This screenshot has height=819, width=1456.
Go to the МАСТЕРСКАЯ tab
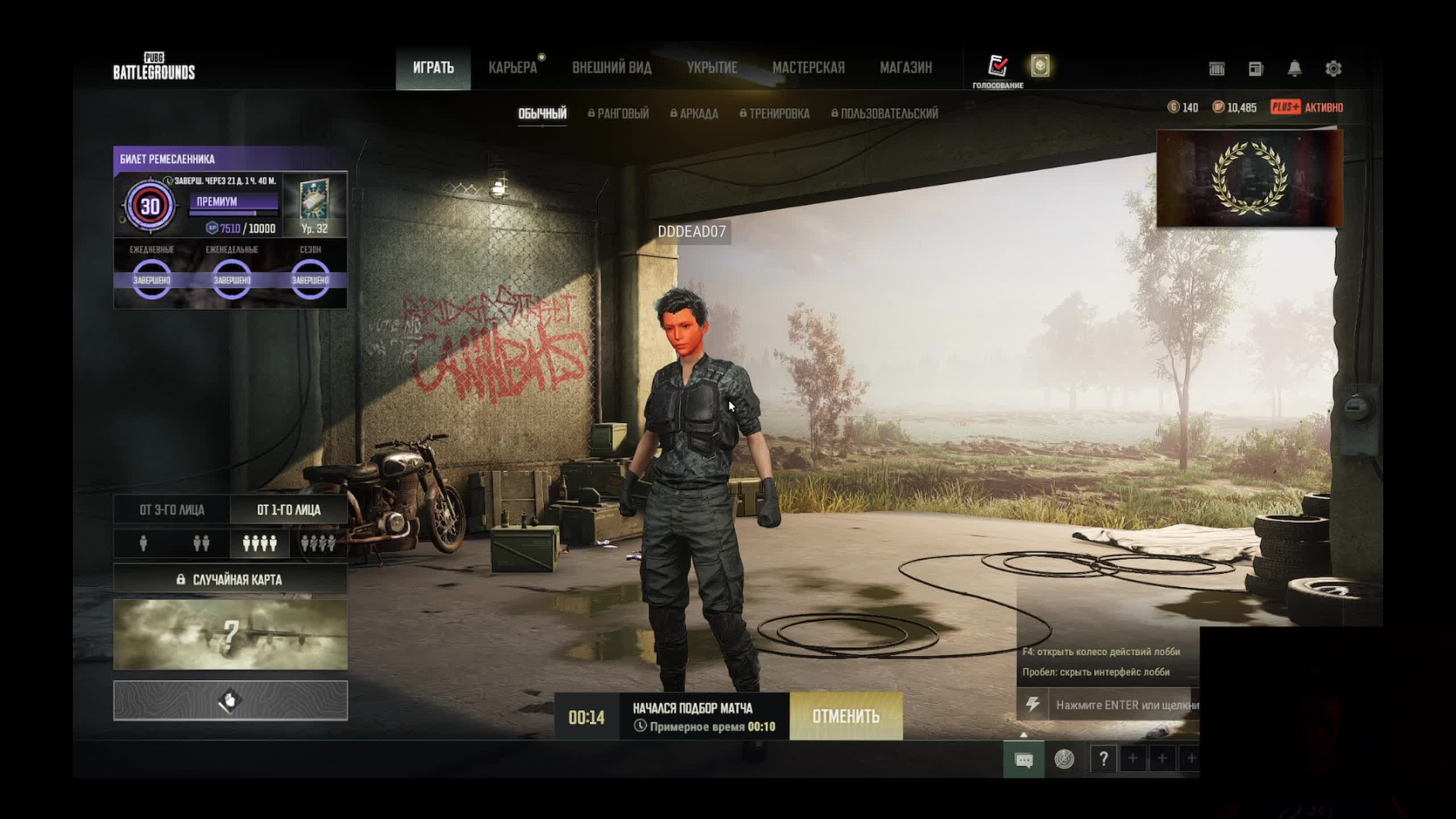pos(808,68)
